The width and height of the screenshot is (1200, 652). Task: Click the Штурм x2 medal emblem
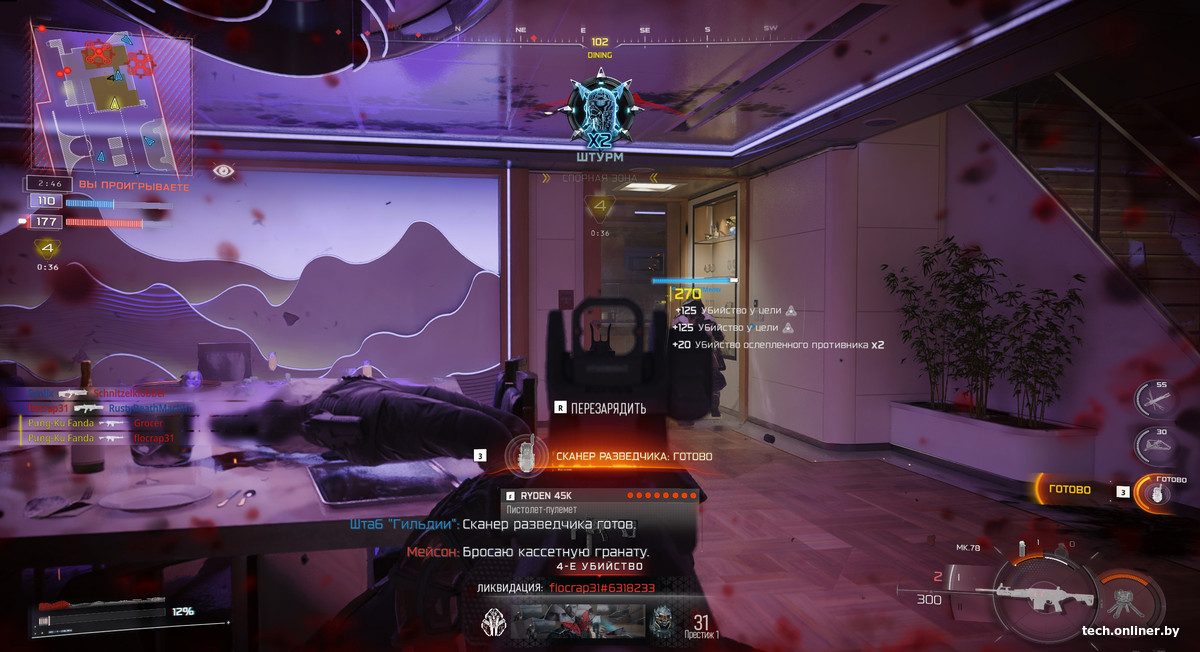[600, 117]
